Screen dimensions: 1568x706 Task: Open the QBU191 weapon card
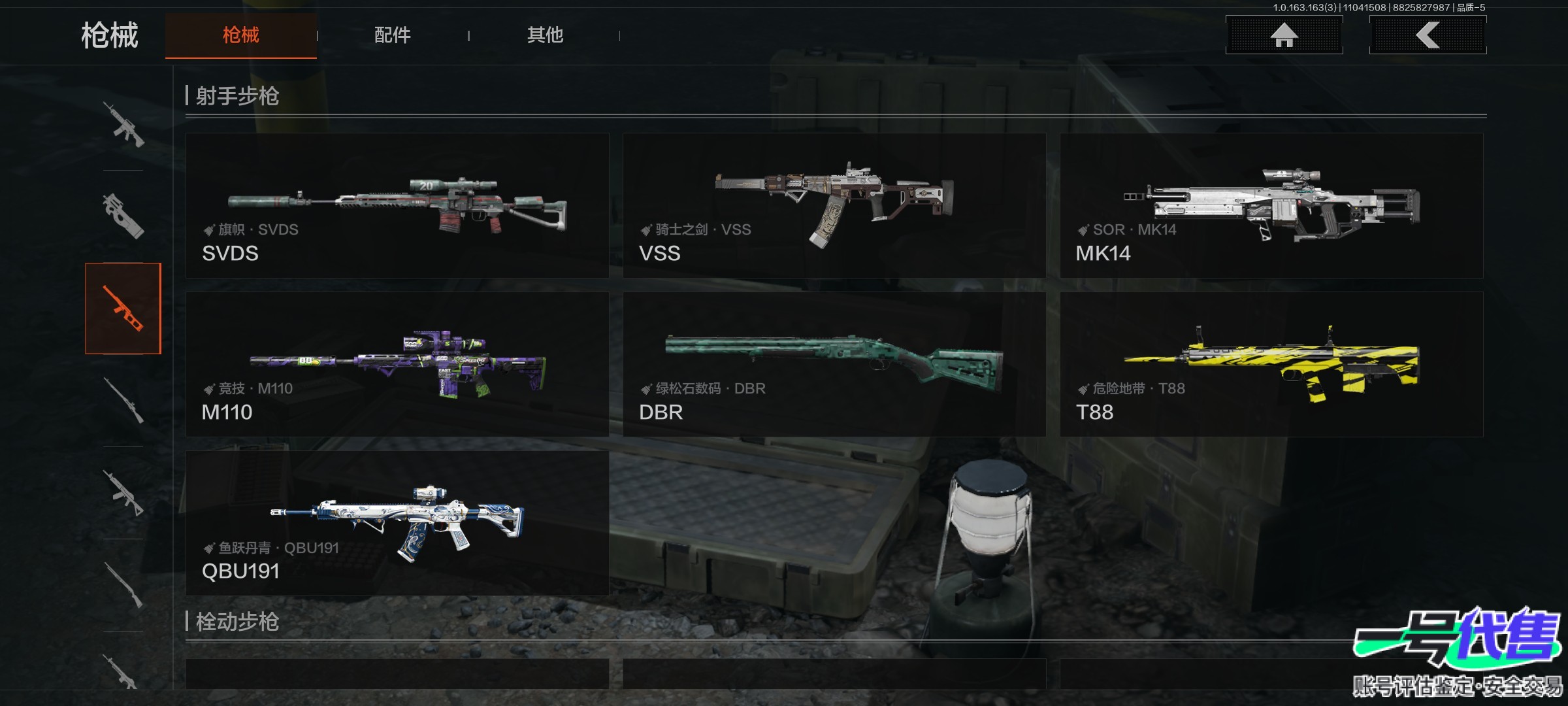(397, 524)
